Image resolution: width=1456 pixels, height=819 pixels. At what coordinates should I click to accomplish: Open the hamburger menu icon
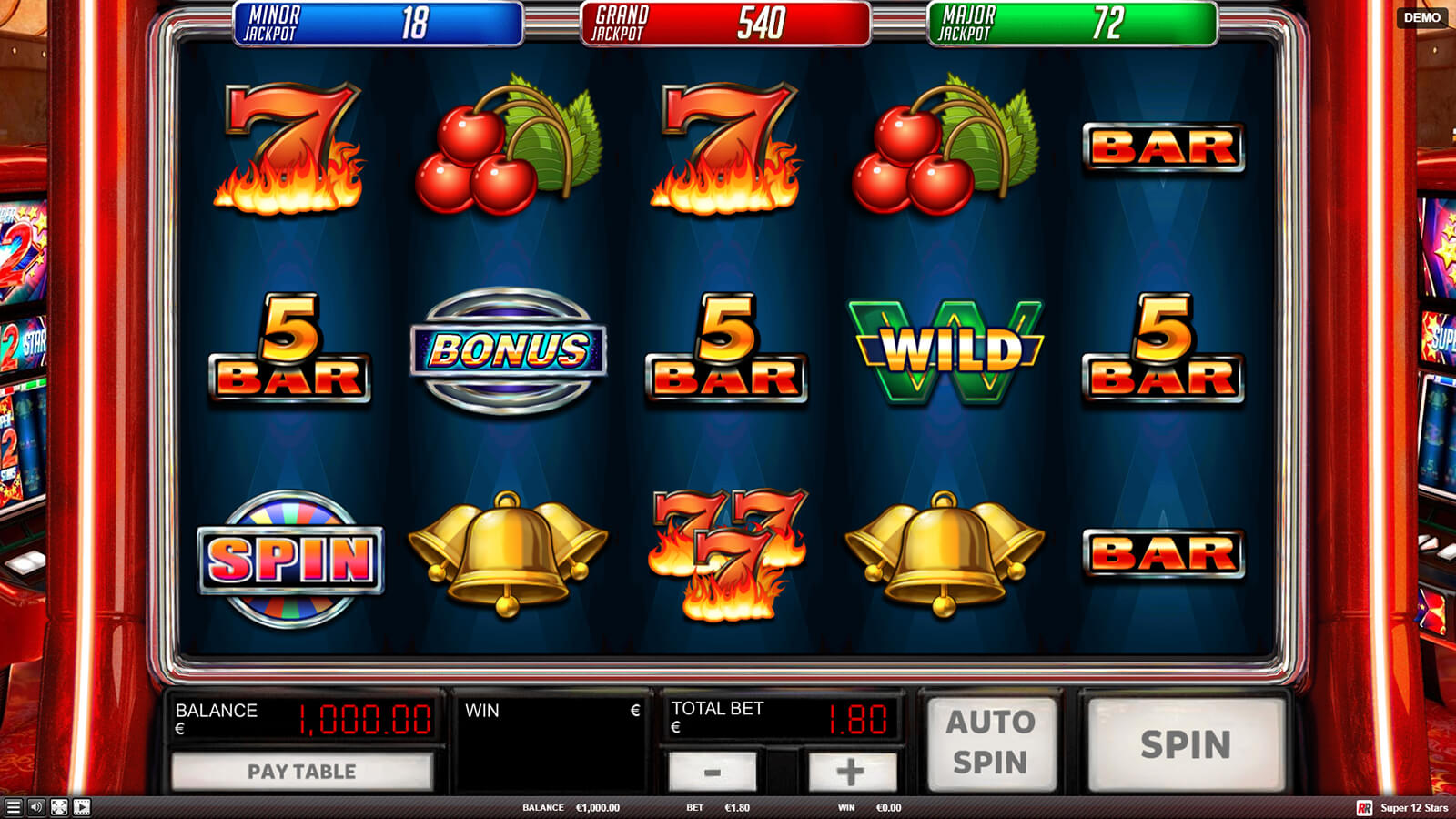click(x=13, y=807)
